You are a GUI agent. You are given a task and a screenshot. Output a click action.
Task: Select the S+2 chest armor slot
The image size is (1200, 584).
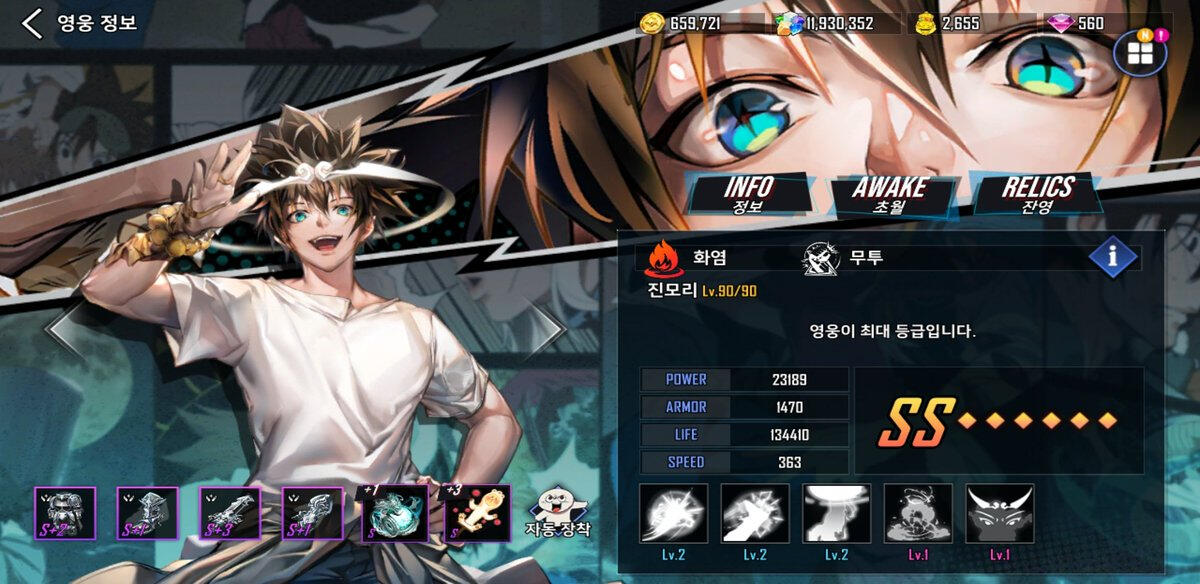65,514
